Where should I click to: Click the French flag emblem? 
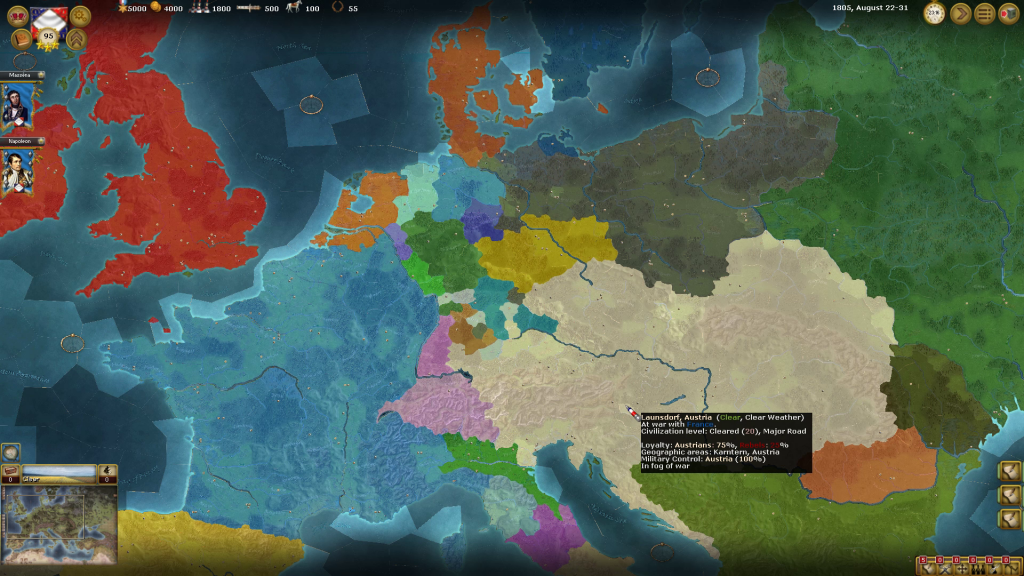tap(48, 17)
